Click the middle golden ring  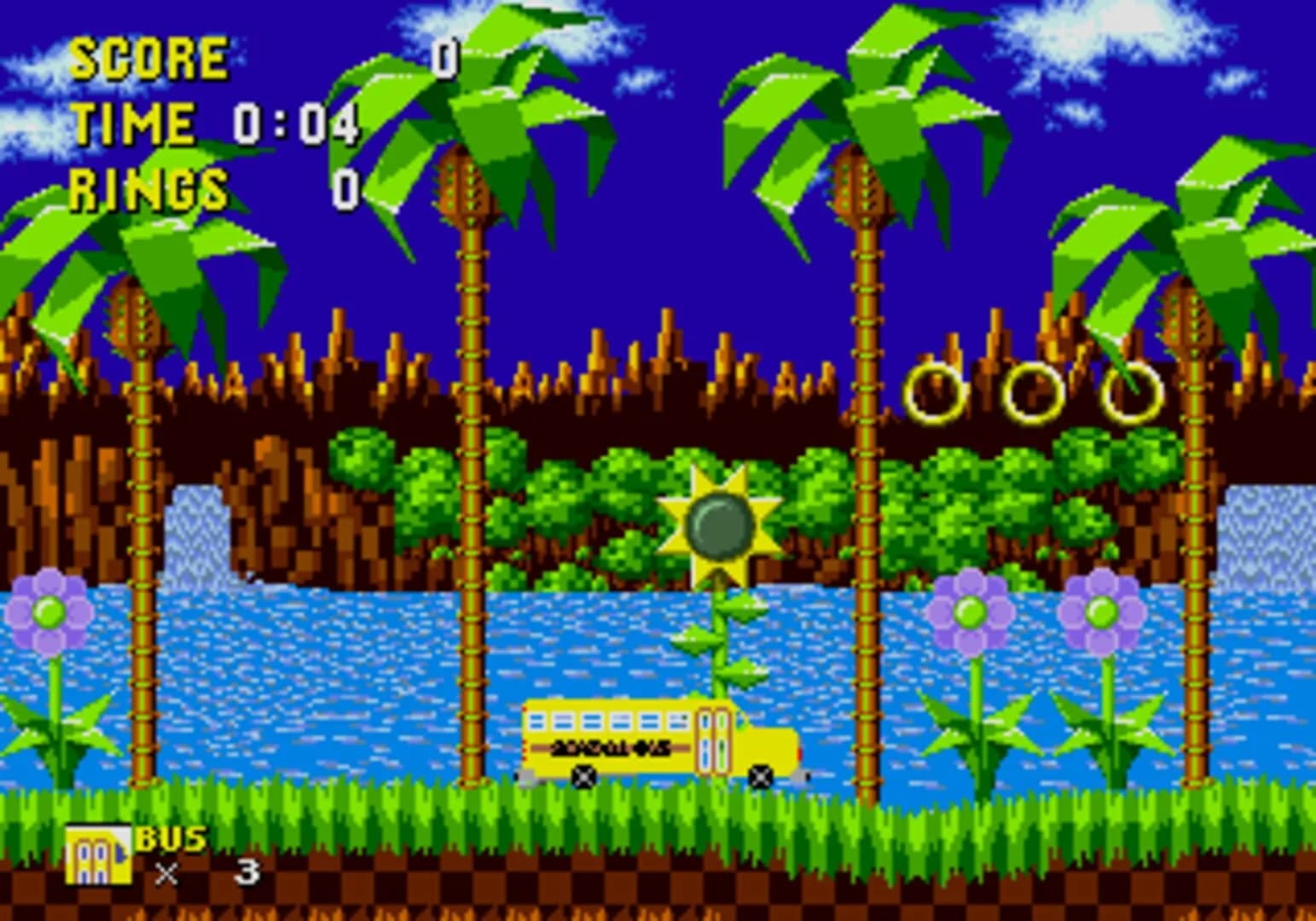tap(1035, 394)
